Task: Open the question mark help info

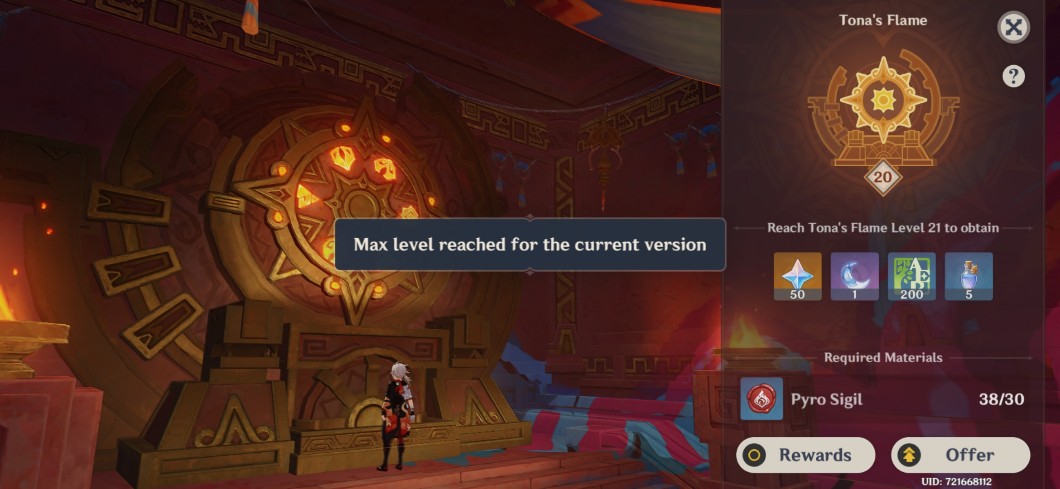Action: tap(1013, 76)
